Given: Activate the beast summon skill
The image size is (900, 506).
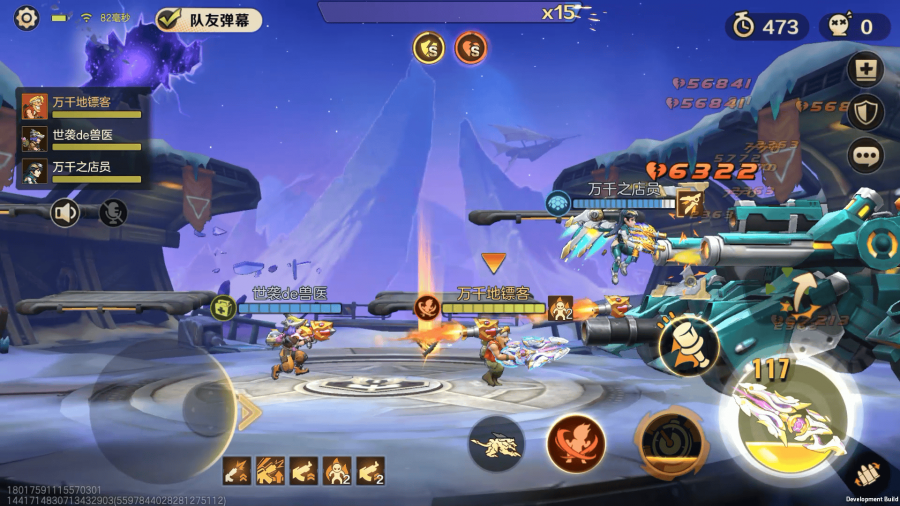Looking at the screenshot, I should [499, 443].
